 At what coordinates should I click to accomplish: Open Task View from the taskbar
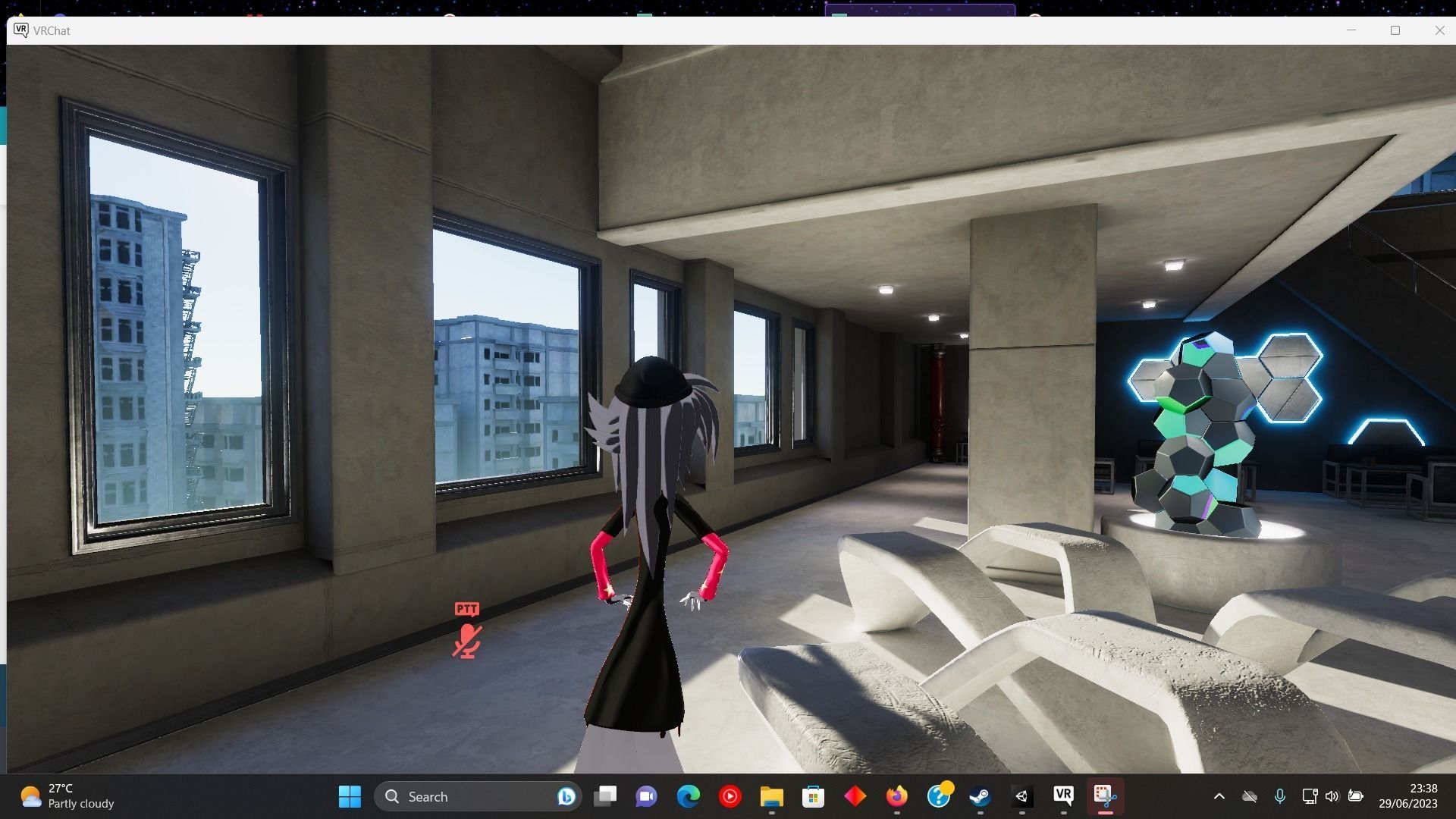pyautogui.click(x=605, y=796)
